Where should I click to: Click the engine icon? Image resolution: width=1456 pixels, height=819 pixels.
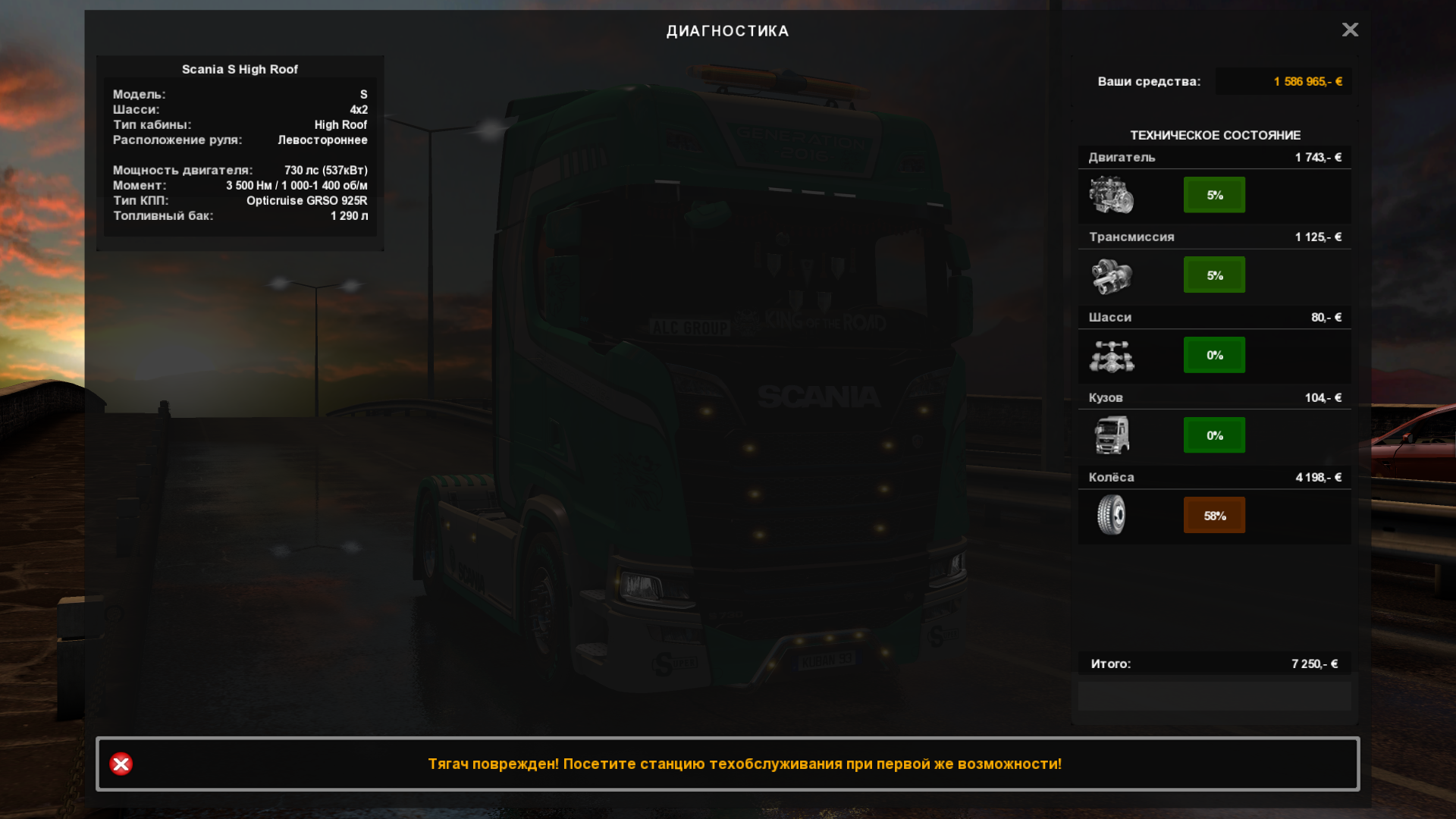(x=1112, y=195)
